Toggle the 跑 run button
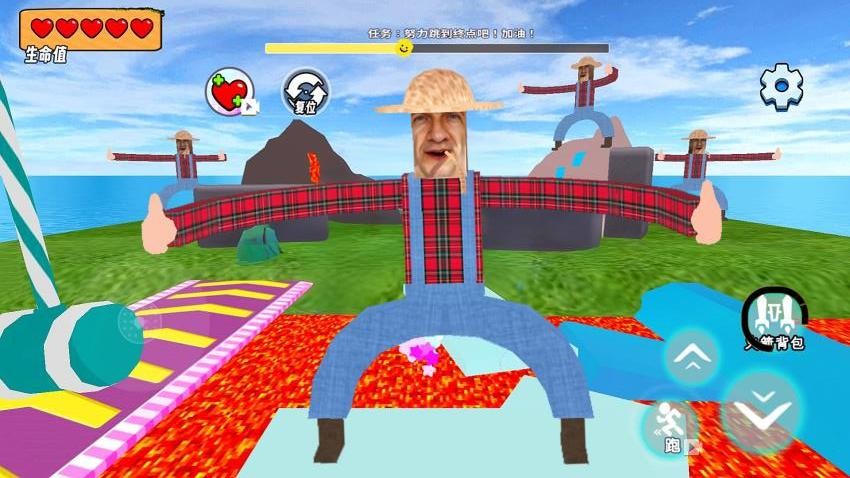Screen dimensions: 850x478 point(669,428)
